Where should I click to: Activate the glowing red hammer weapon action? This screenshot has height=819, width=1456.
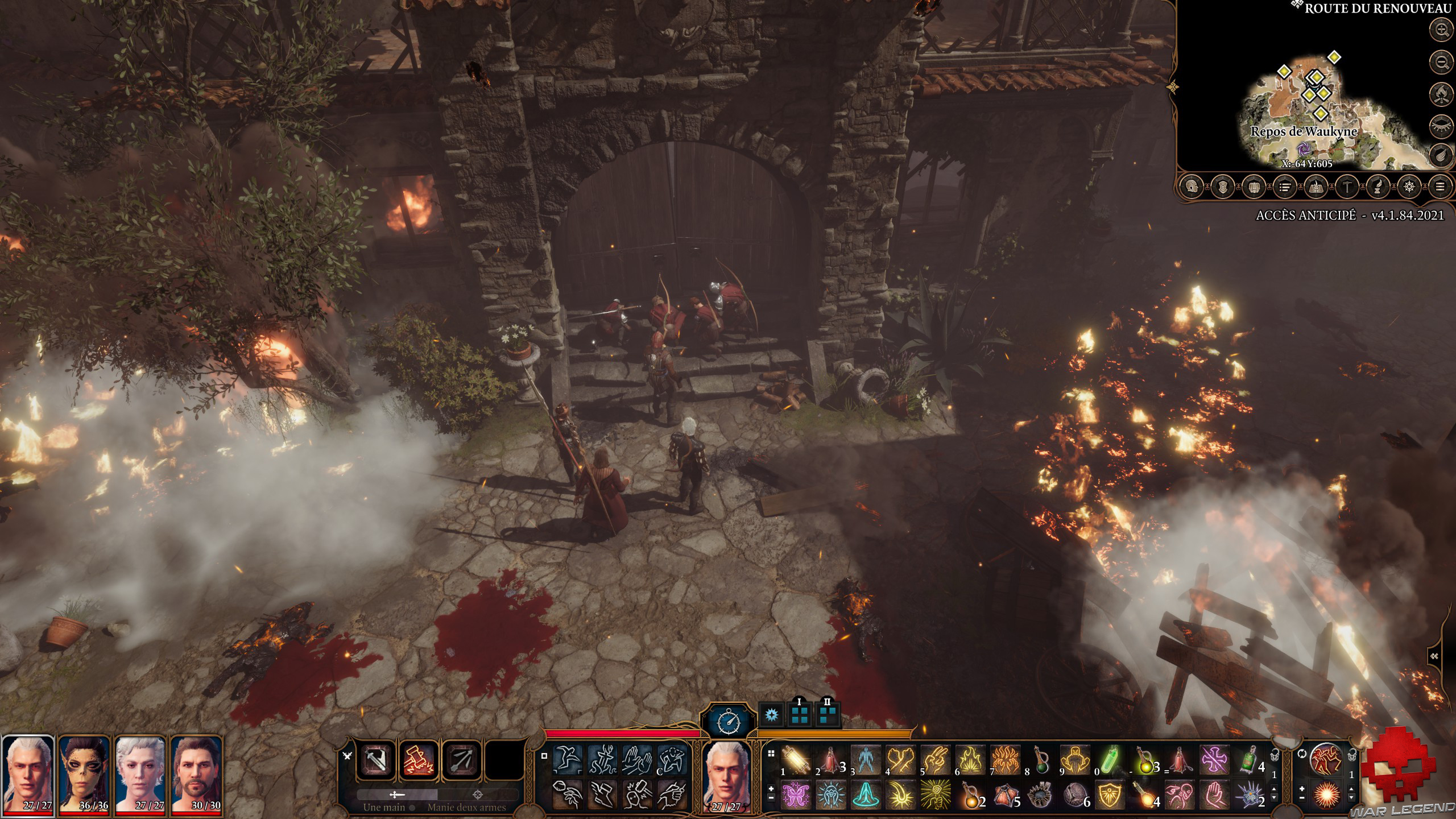(x=419, y=760)
